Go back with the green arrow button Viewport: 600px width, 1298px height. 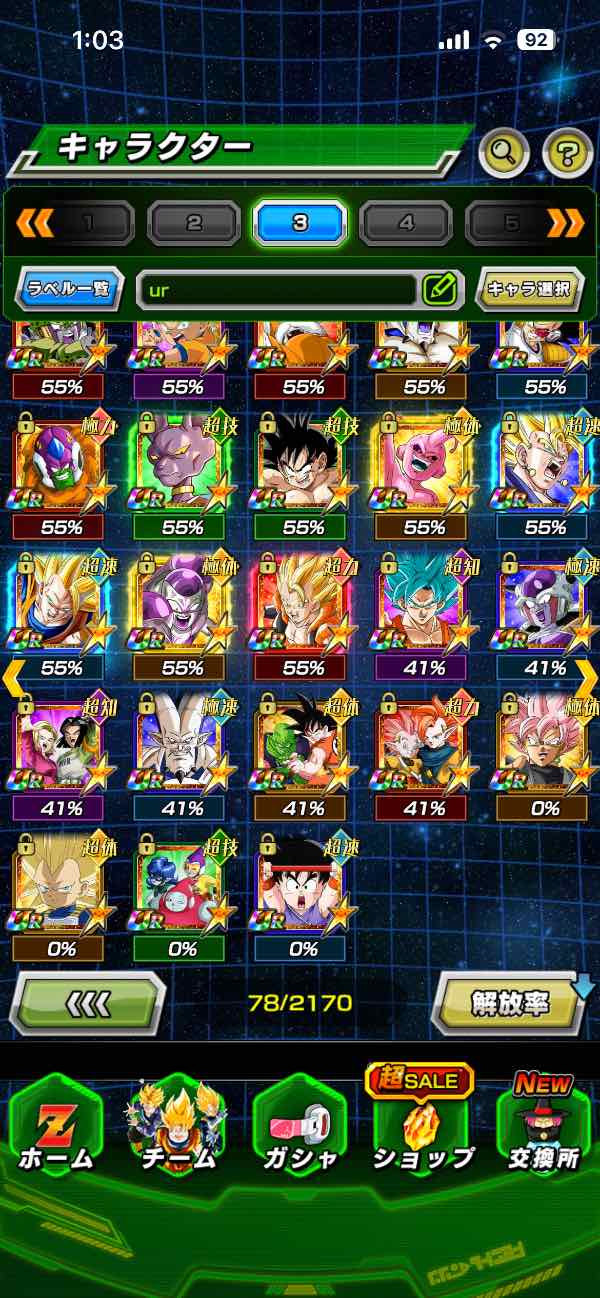87,1002
